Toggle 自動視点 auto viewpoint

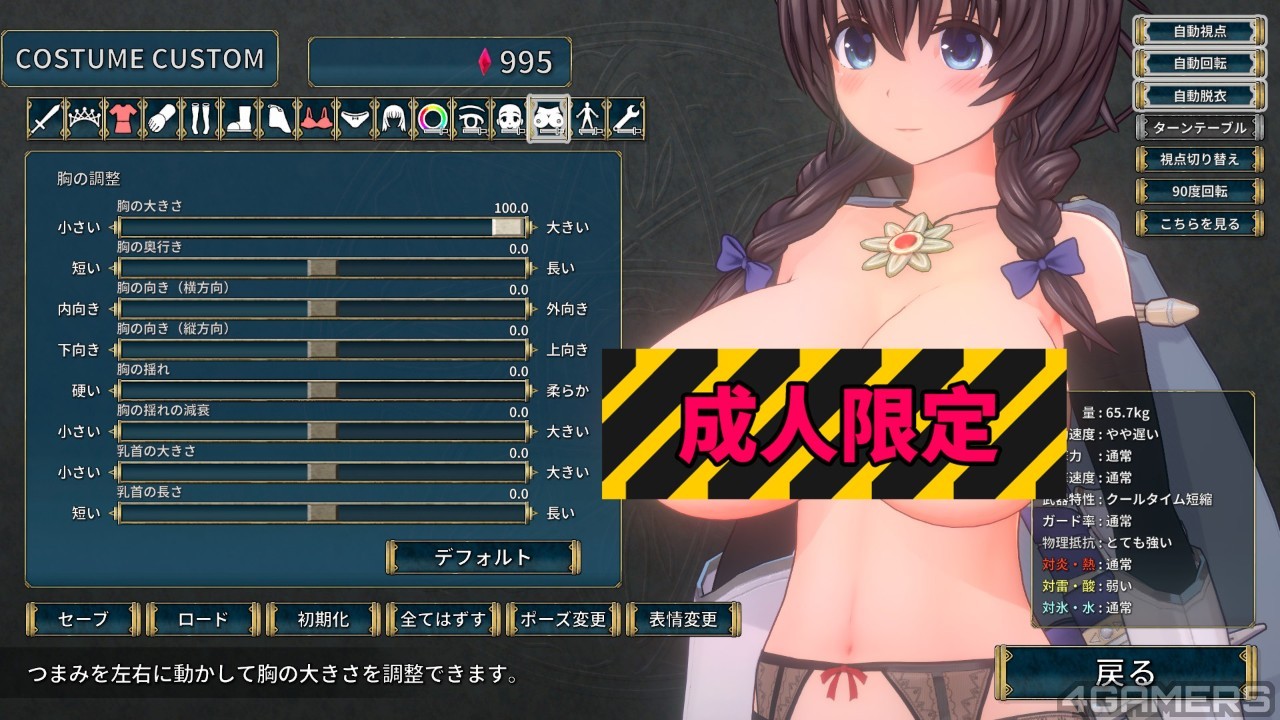click(x=1199, y=31)
